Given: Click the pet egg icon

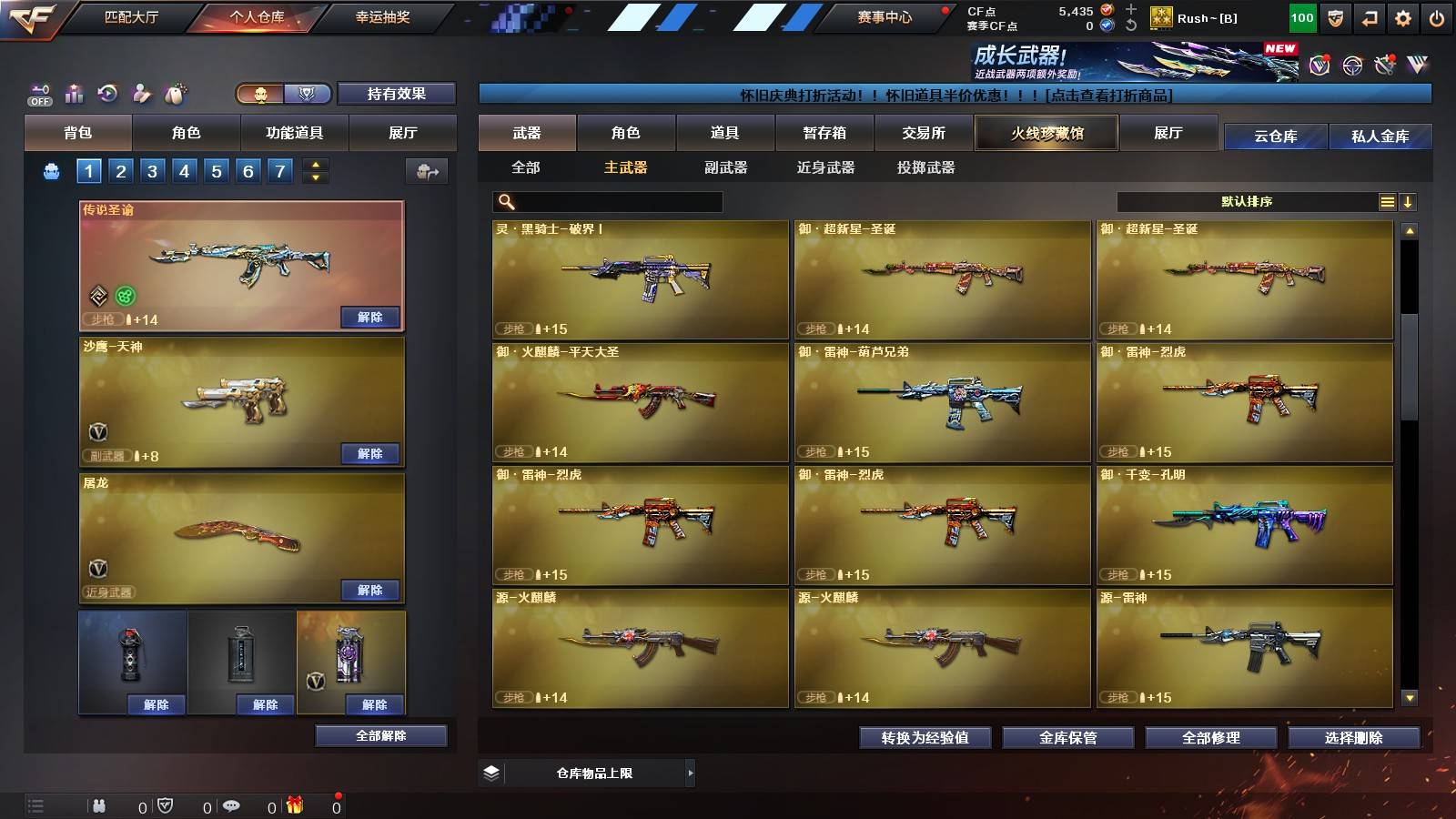Looking at the screenshot, I should click(176, 93).
